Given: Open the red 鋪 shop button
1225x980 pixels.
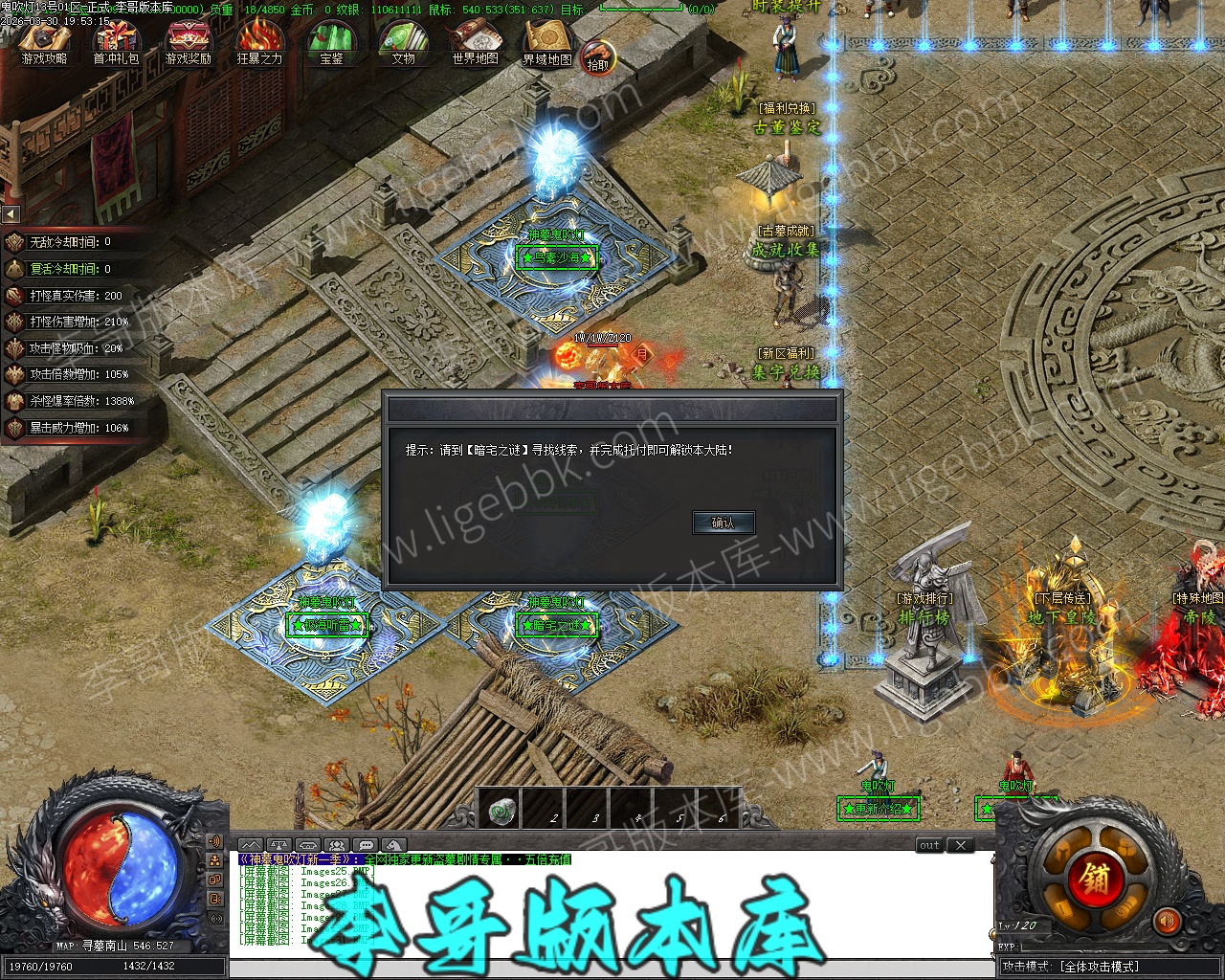Looking at the screenshot, I should coord(1095,877).
